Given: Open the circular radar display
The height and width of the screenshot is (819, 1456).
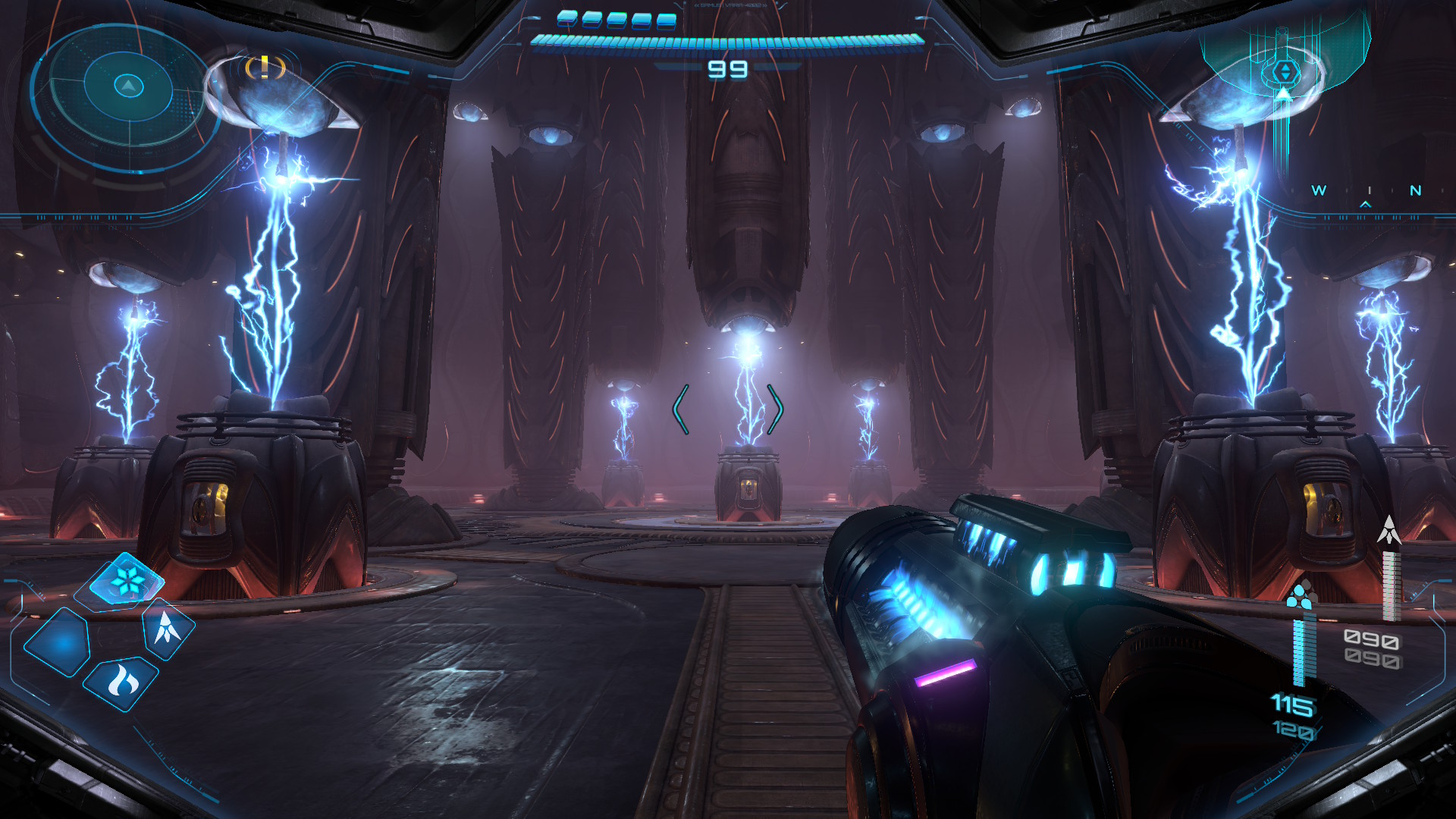Looking at the screenshot, I should tap(127, 87).
